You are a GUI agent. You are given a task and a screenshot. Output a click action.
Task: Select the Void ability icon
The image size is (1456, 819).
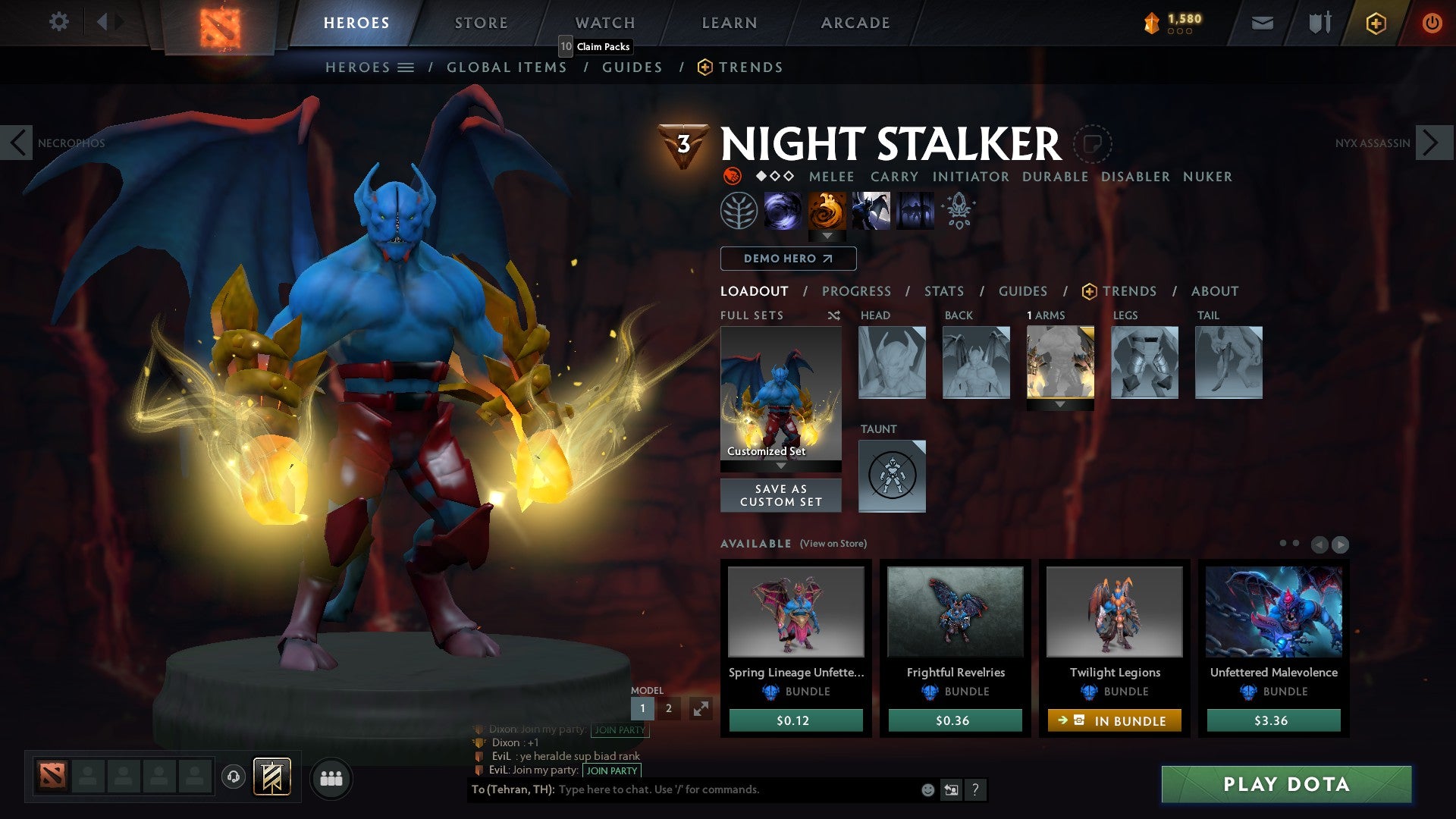click(782, 210)
